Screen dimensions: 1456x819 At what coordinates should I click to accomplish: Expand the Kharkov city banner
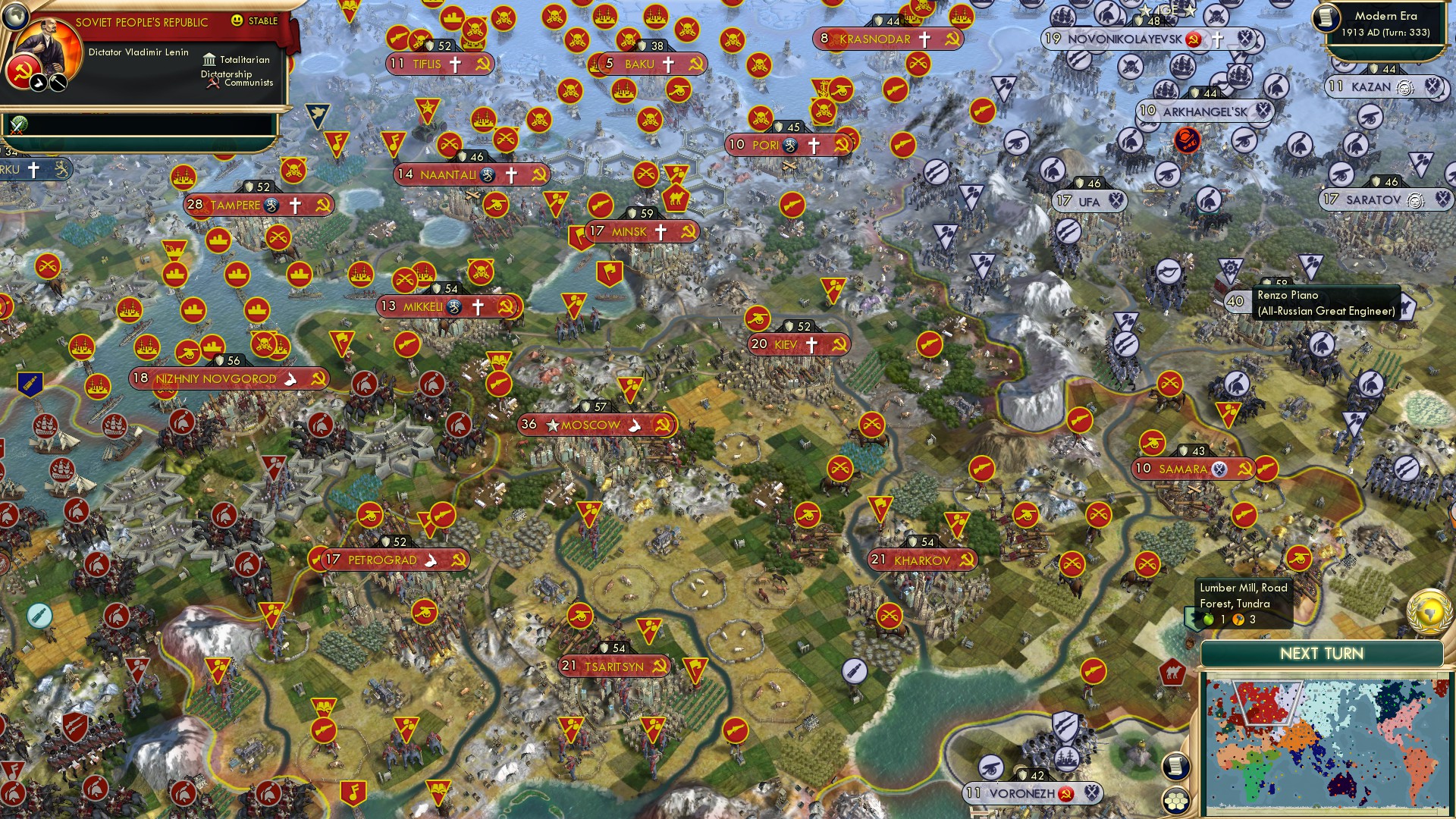click(922, 559)
